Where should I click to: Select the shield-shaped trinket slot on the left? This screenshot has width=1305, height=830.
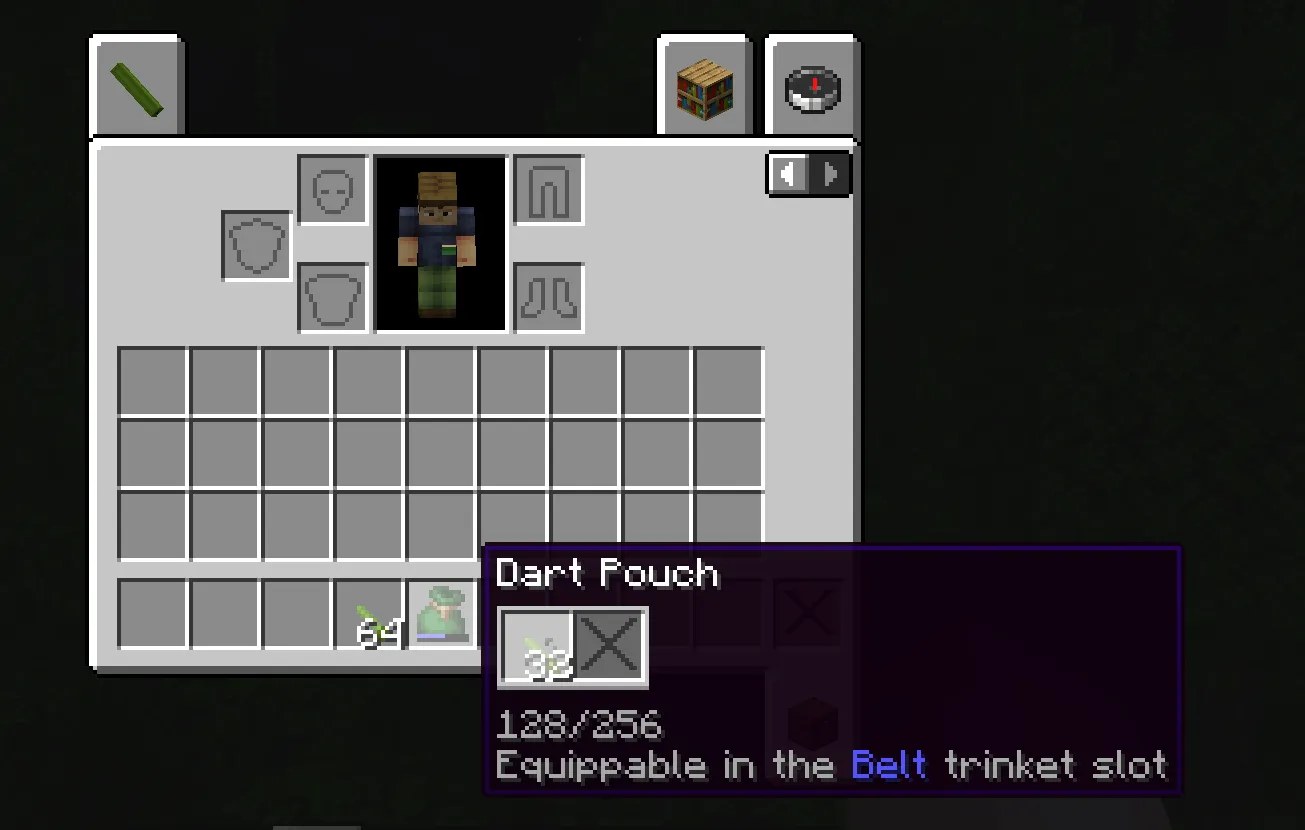256,243
